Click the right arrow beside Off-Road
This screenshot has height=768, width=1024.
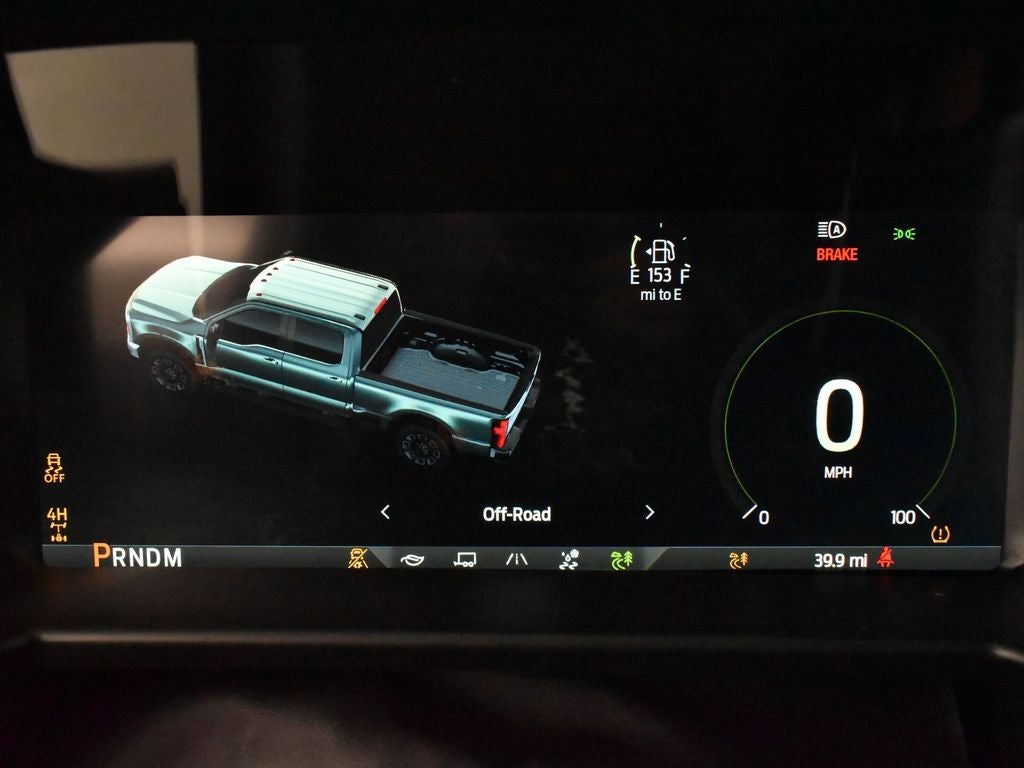pos(650,513)
